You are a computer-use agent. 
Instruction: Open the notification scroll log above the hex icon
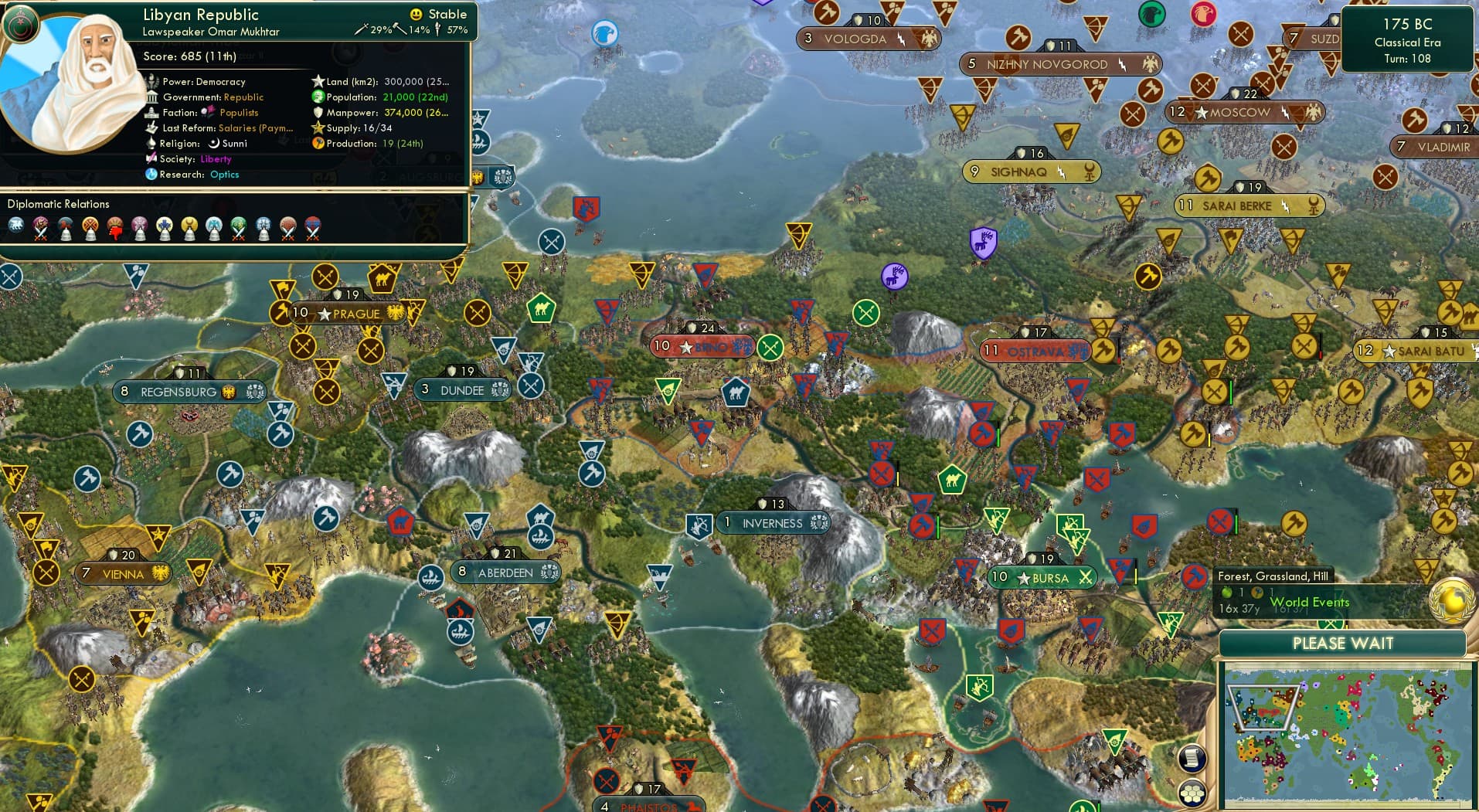1192,759
